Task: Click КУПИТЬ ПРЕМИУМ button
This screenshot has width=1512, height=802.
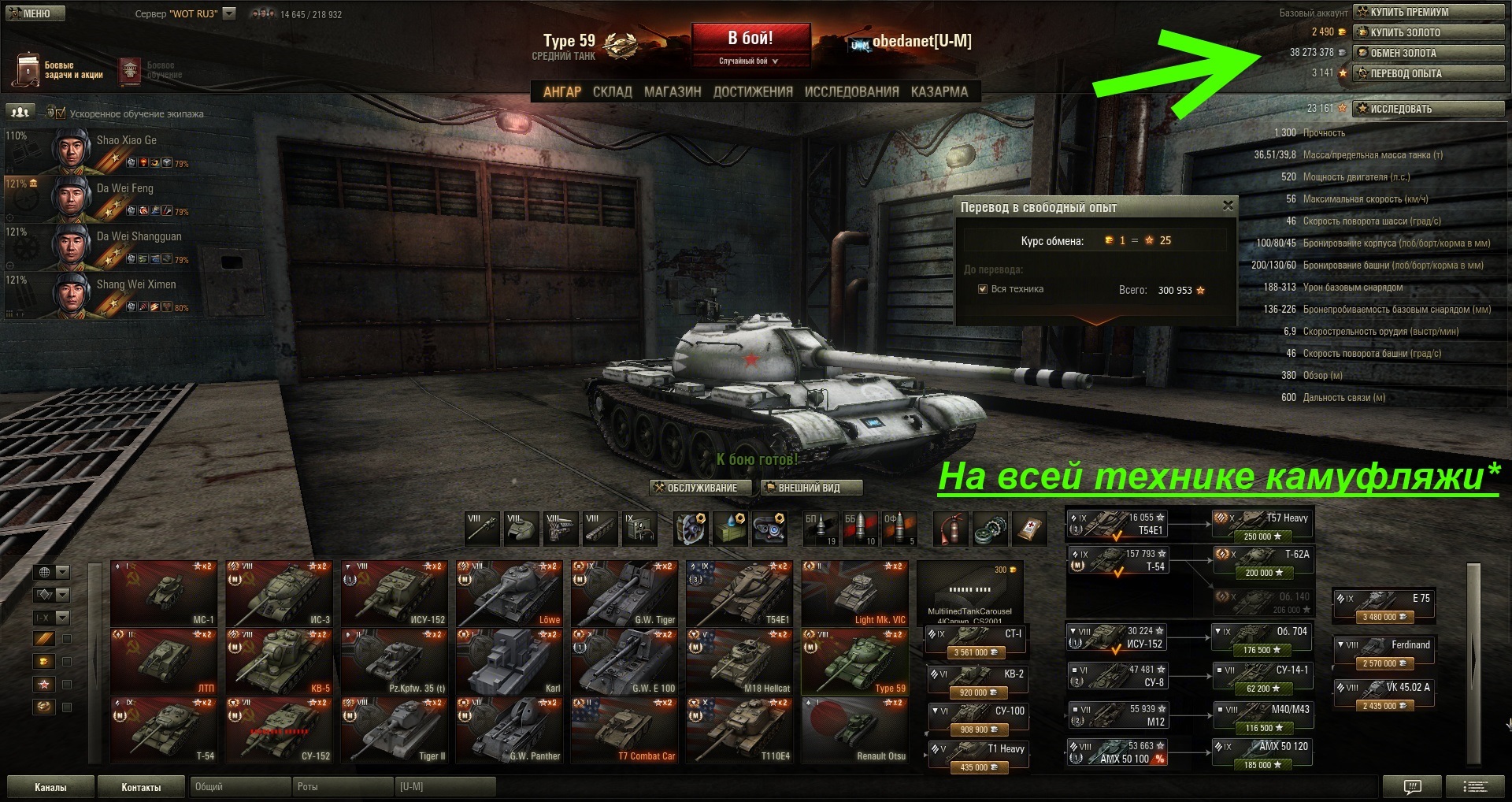Action: click(x=1428, y=12)
